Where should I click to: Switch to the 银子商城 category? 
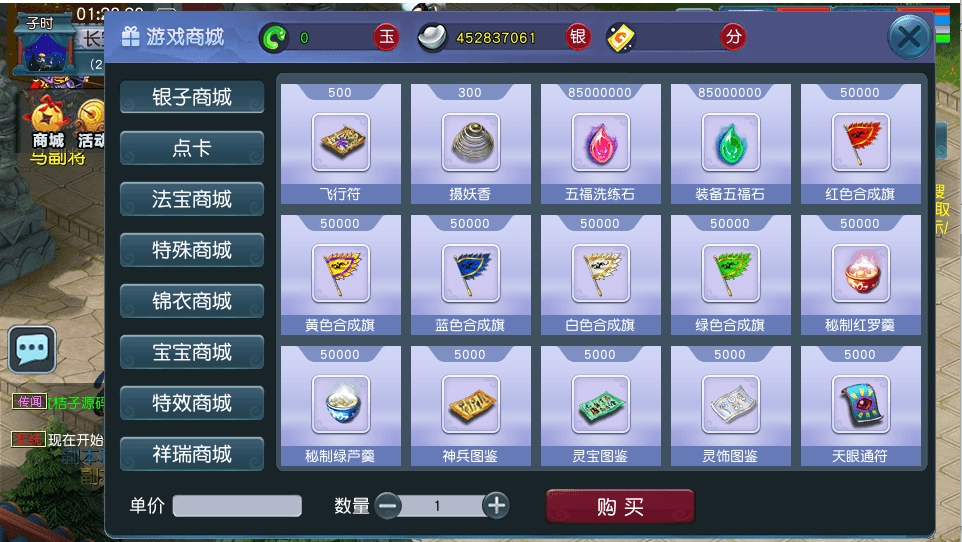pyautogui.click(x=192, y=97)
